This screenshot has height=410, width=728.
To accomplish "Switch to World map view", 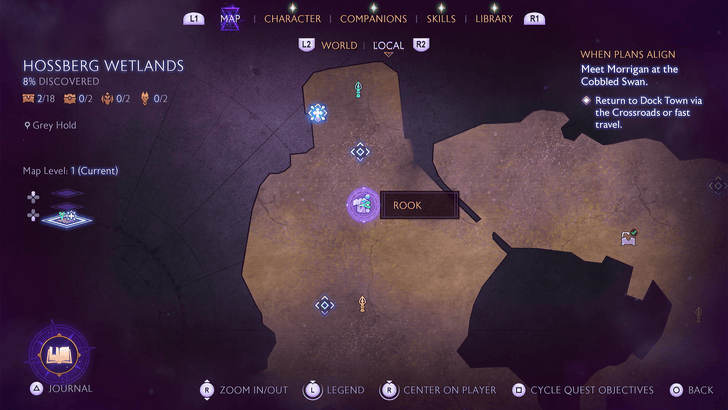I will click(x=338, y=45).
